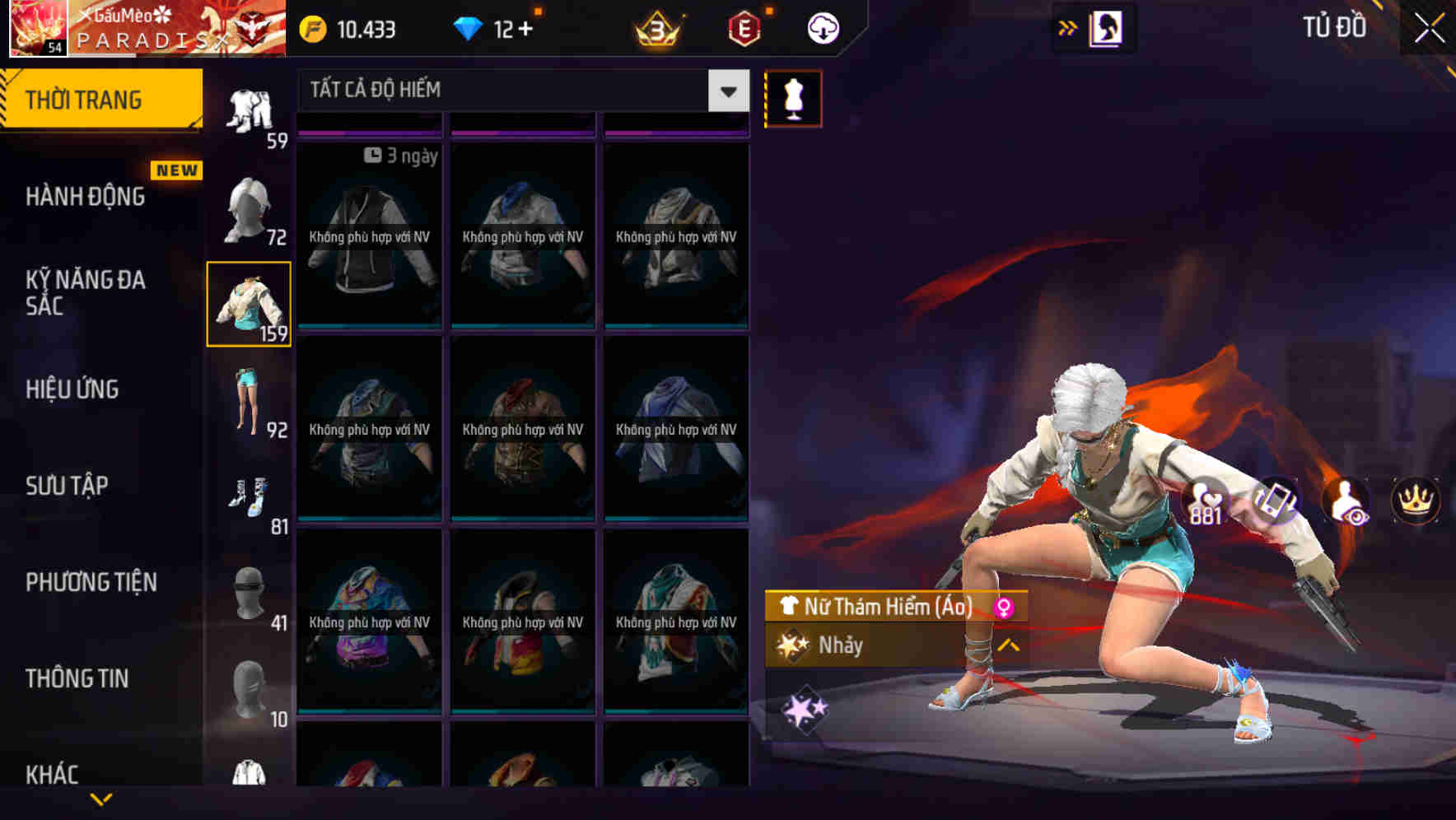
Task: Click the heart likes icon showing 881
Action: pos(1206,501)
